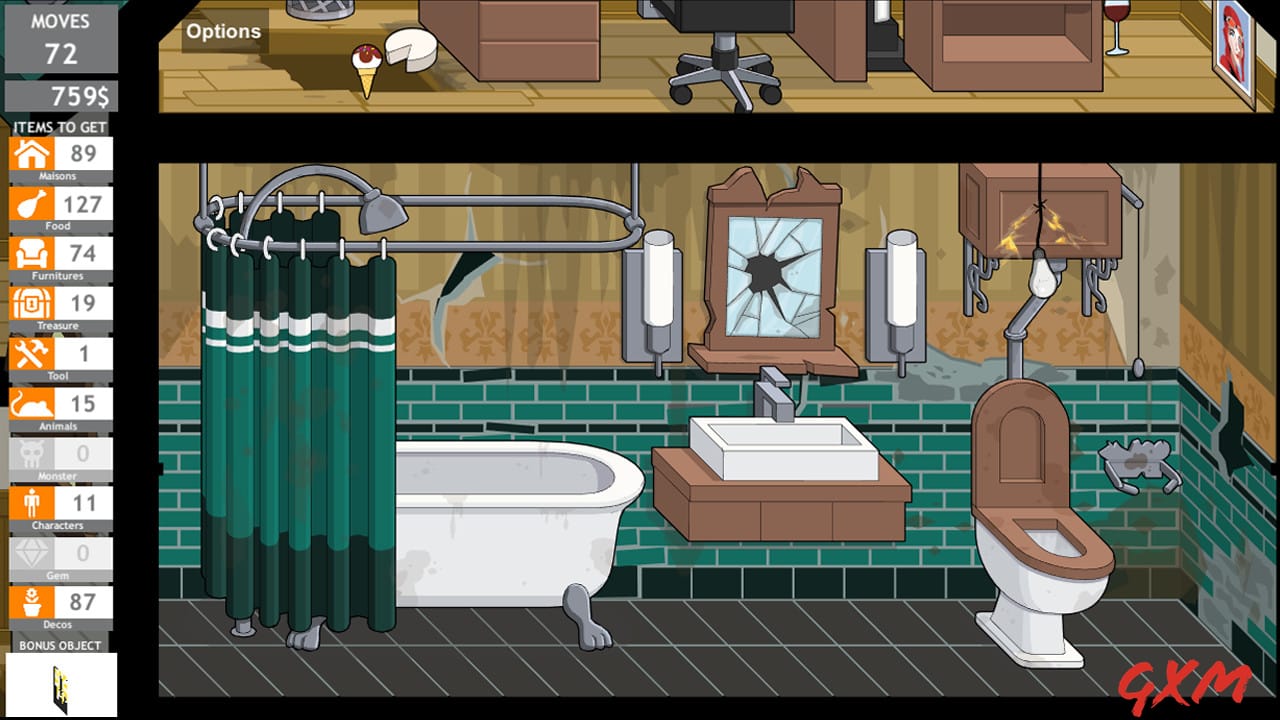Click the 759$ money display
Image resolution: width=1280 pixels, height=720 pixels.
[x=62, y=97]
